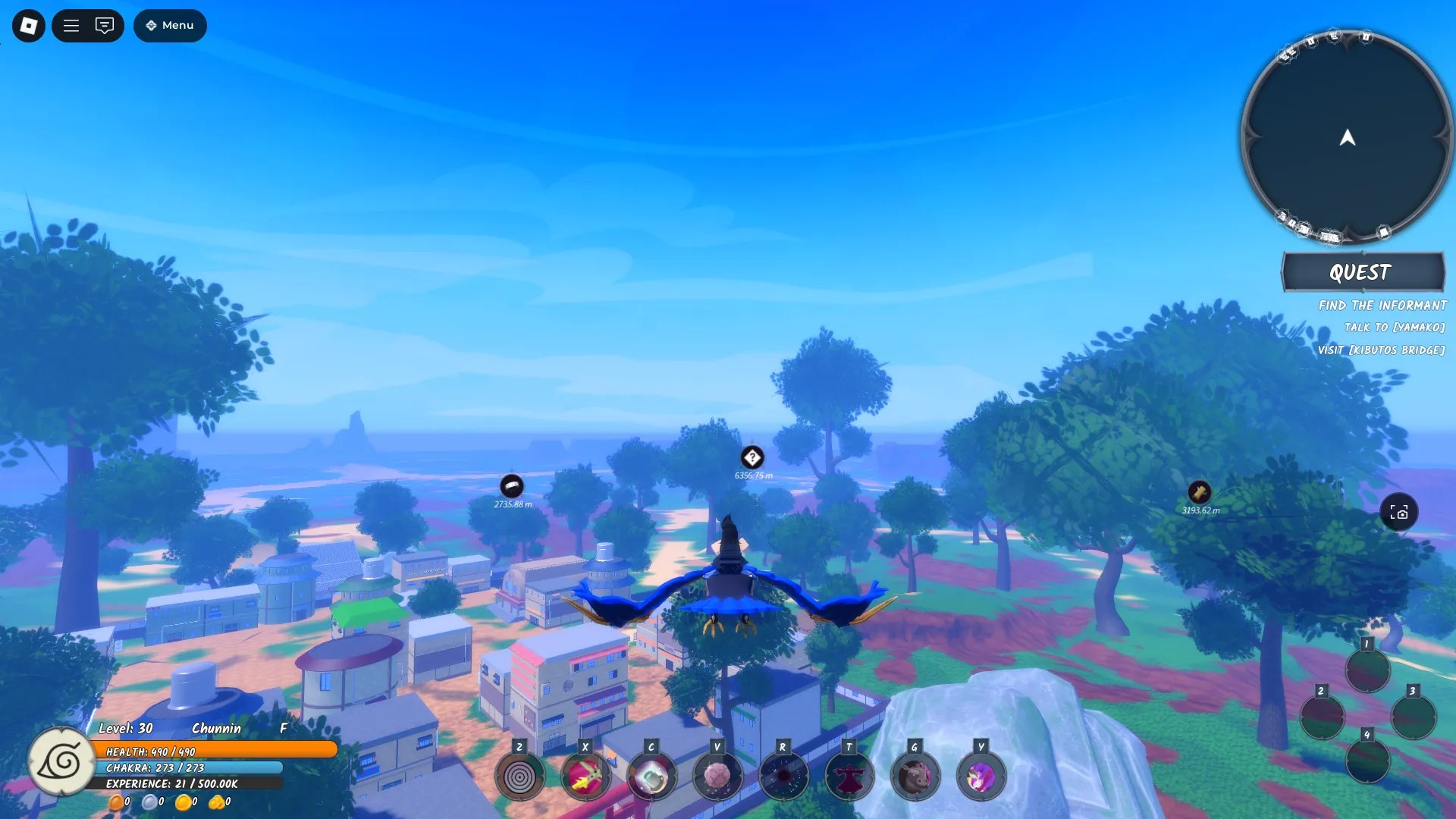
Task: Select the Z rasengan-style ability slot
Action: pyautogui.click(x=520, y=777)
